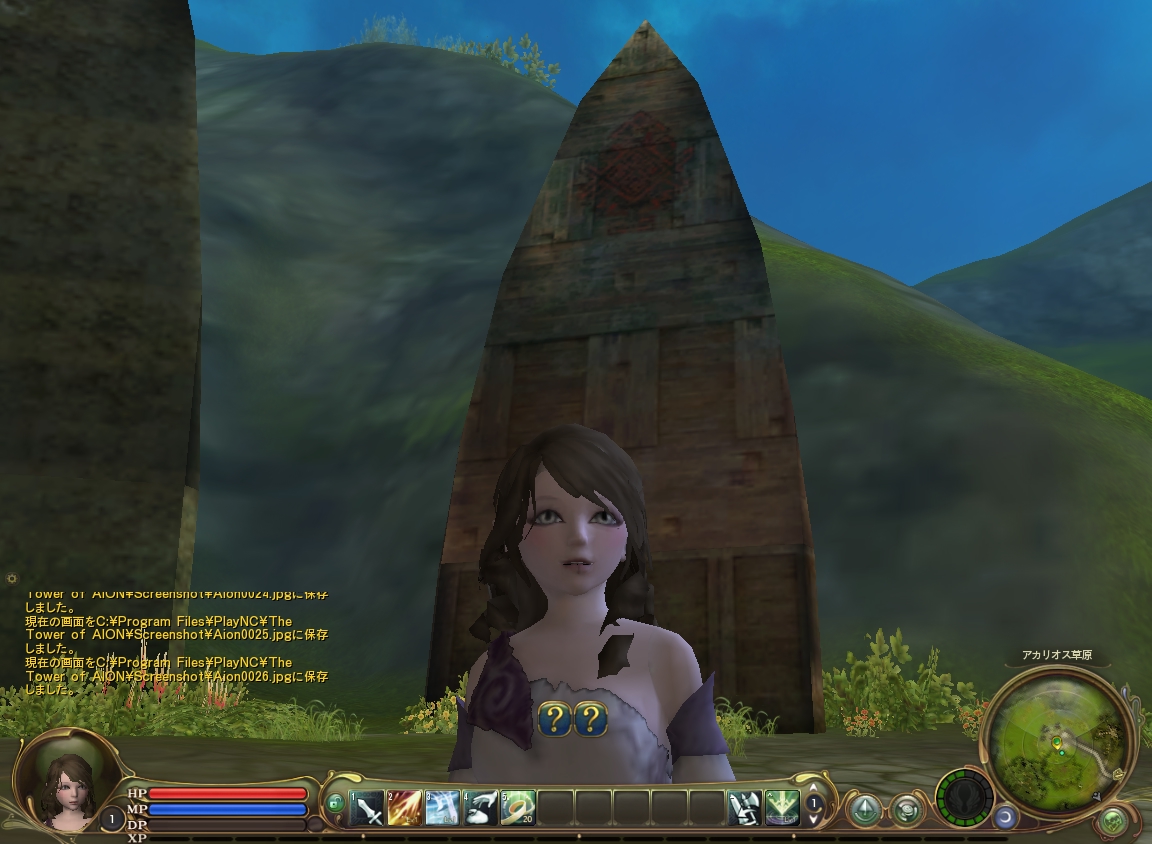Use the ring item with count 20

pos(517,807)
